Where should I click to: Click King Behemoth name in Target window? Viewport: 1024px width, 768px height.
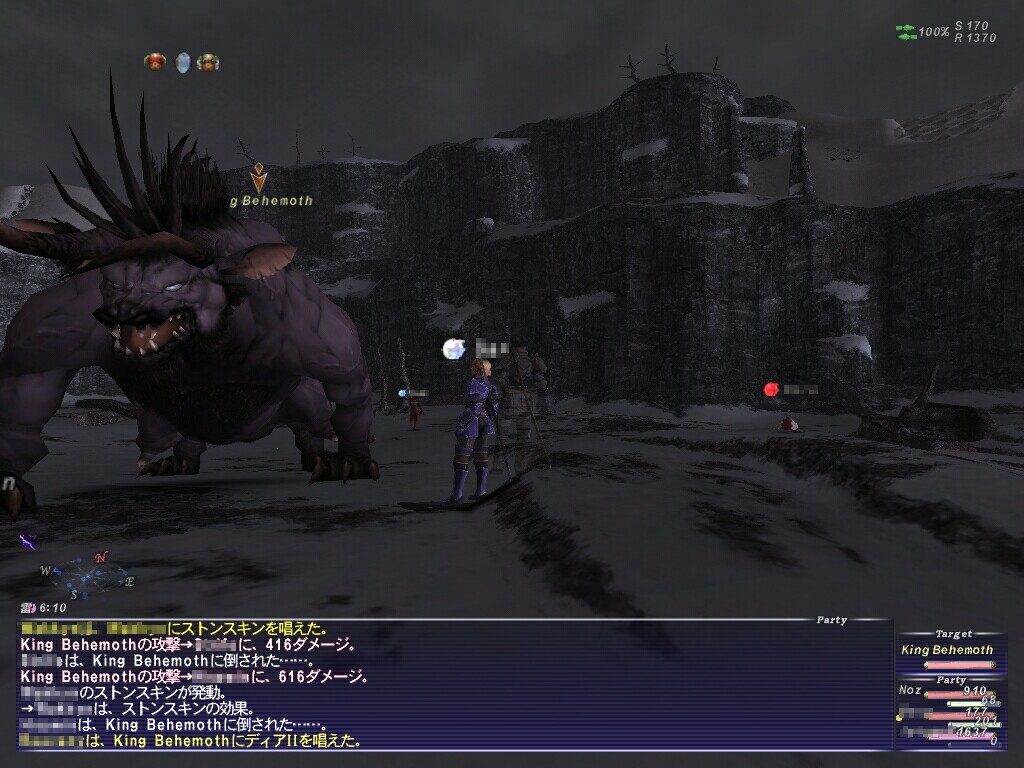pos(947,650)
